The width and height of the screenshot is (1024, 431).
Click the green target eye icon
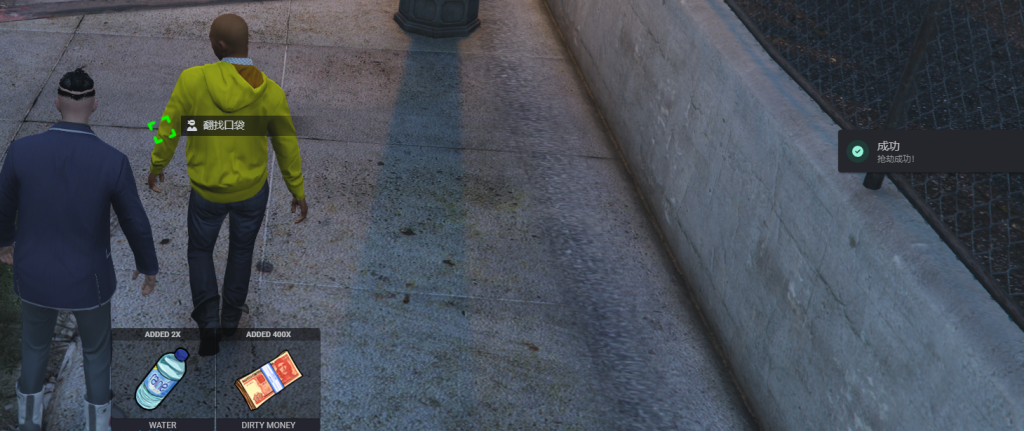click(161, 129)
